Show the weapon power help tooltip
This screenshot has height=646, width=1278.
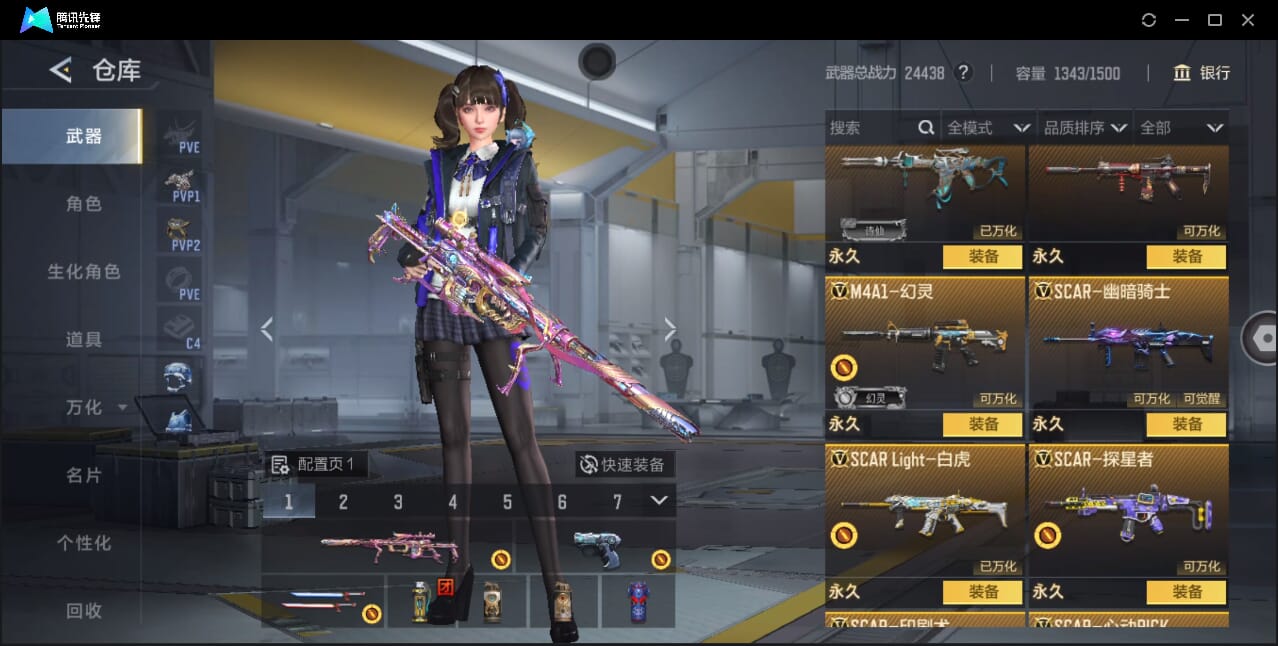tap(963, 73)
